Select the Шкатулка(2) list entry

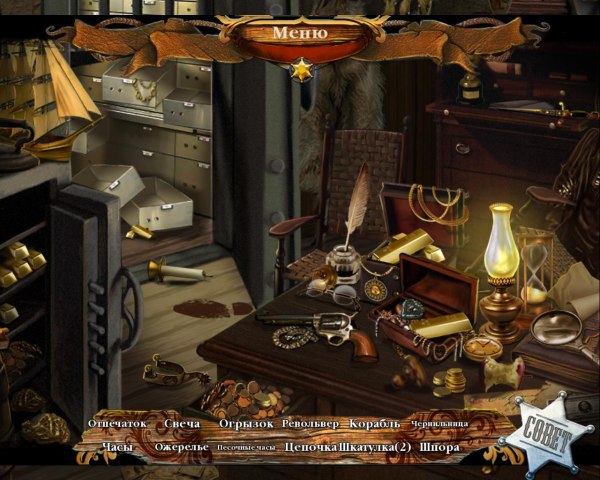(x=375, y=447)
